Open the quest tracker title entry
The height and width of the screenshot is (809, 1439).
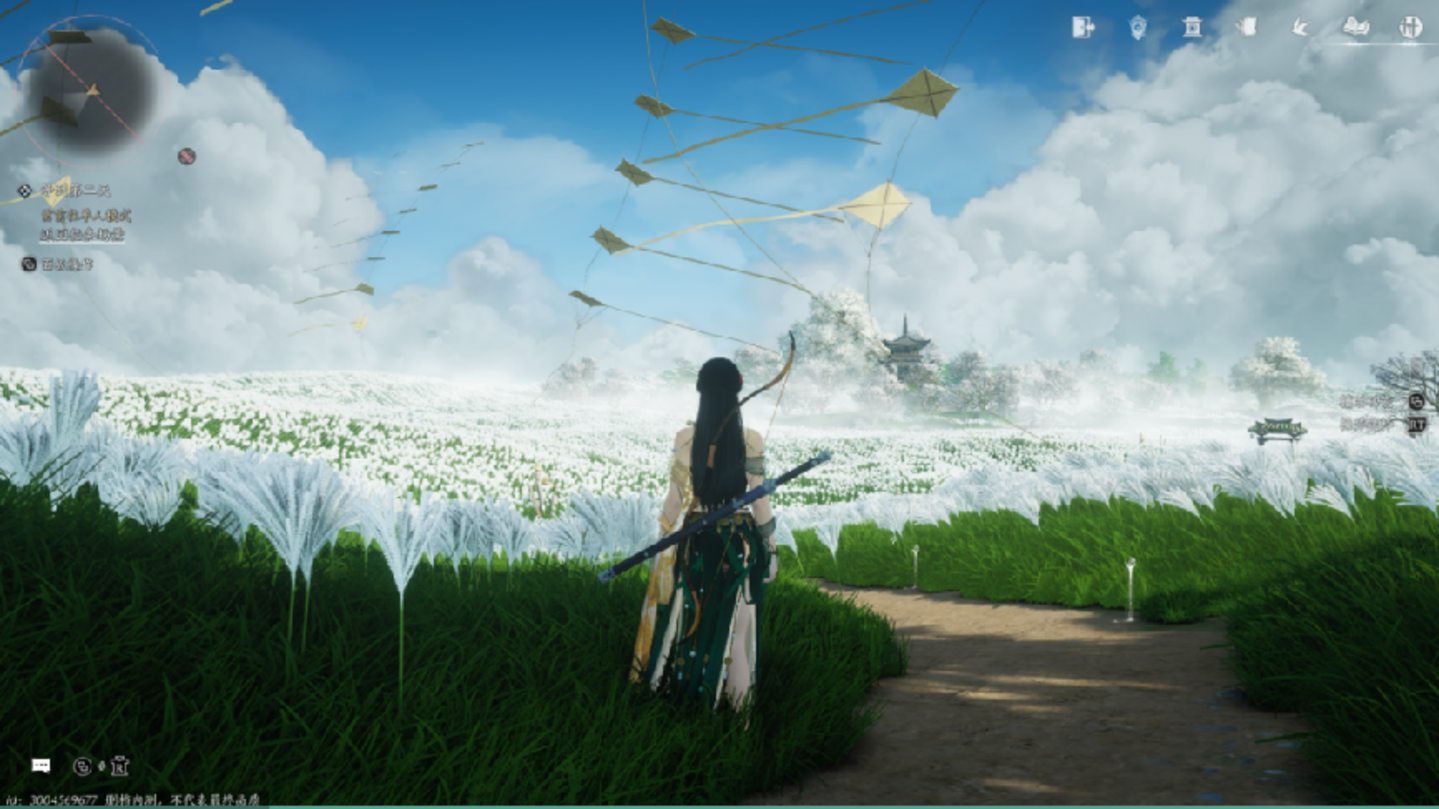(x=75, y=190)
